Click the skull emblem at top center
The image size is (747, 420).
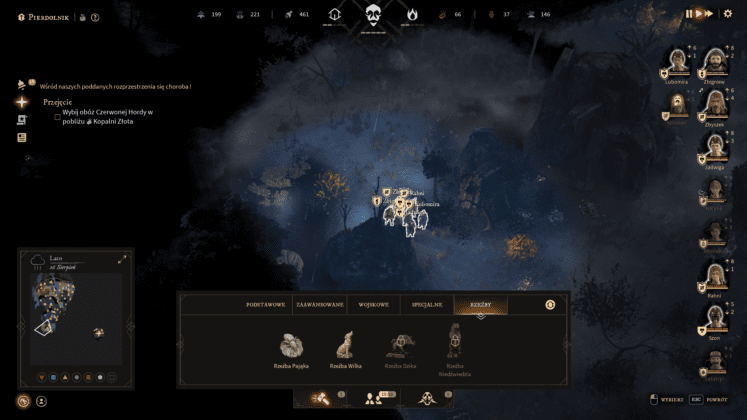click(373, 15)
